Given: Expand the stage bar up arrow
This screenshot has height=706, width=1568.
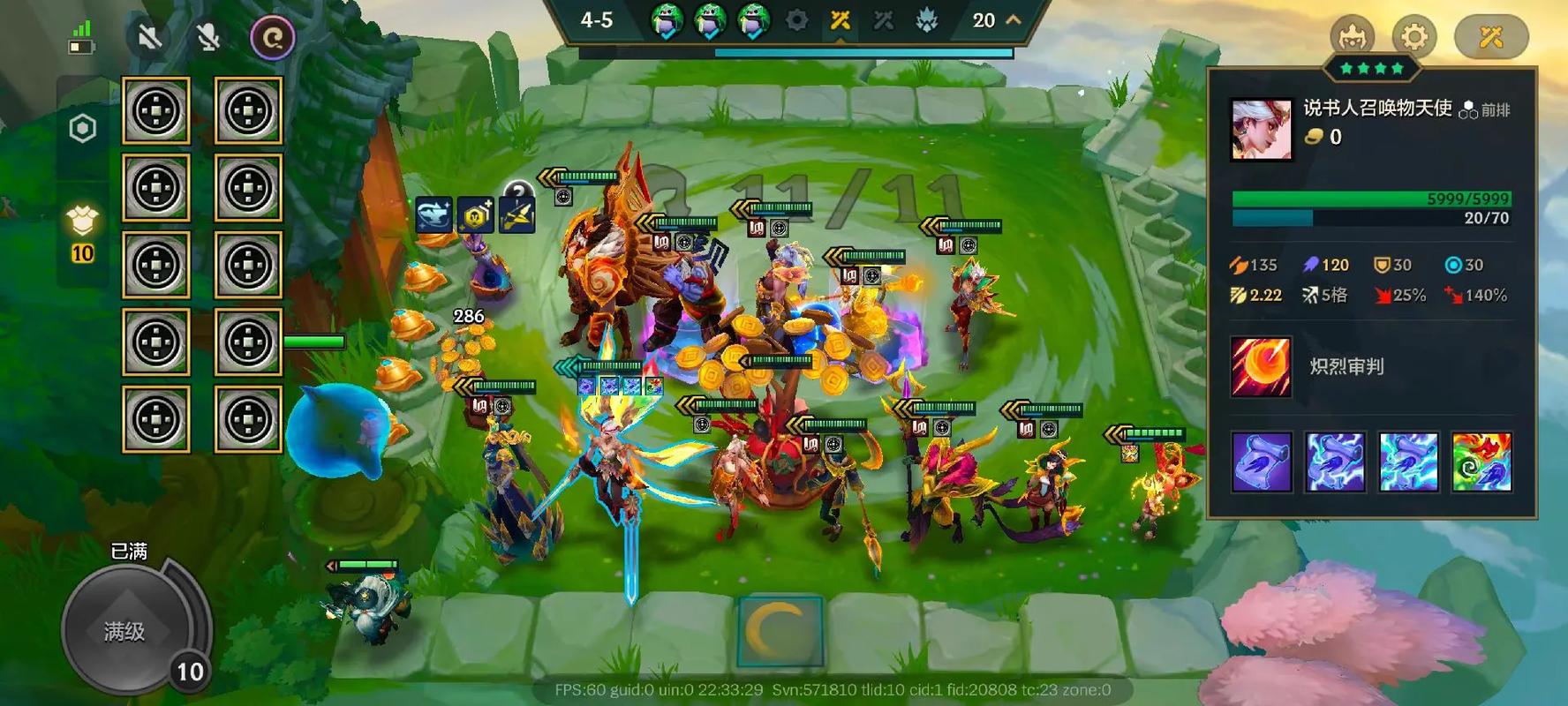Looking at the screenshot, I should tap(1014, 19).
